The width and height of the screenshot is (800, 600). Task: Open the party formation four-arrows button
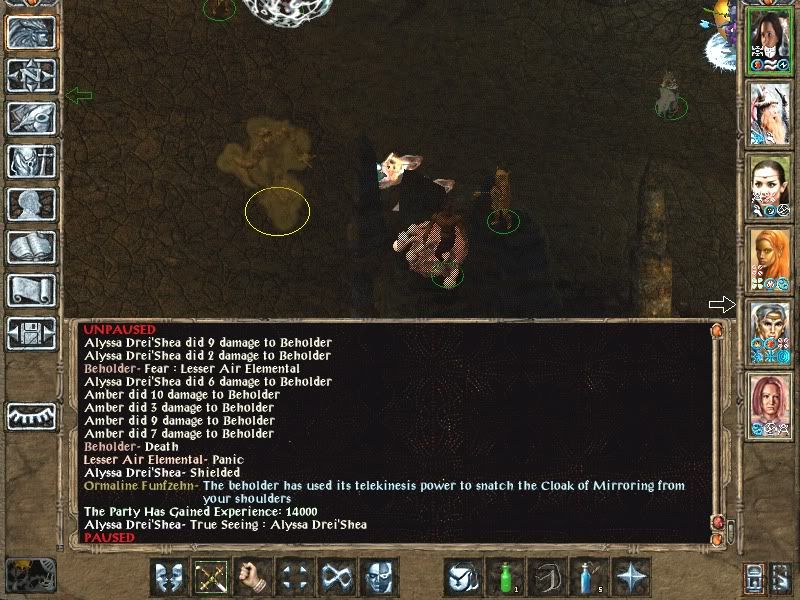click(295, 577)
